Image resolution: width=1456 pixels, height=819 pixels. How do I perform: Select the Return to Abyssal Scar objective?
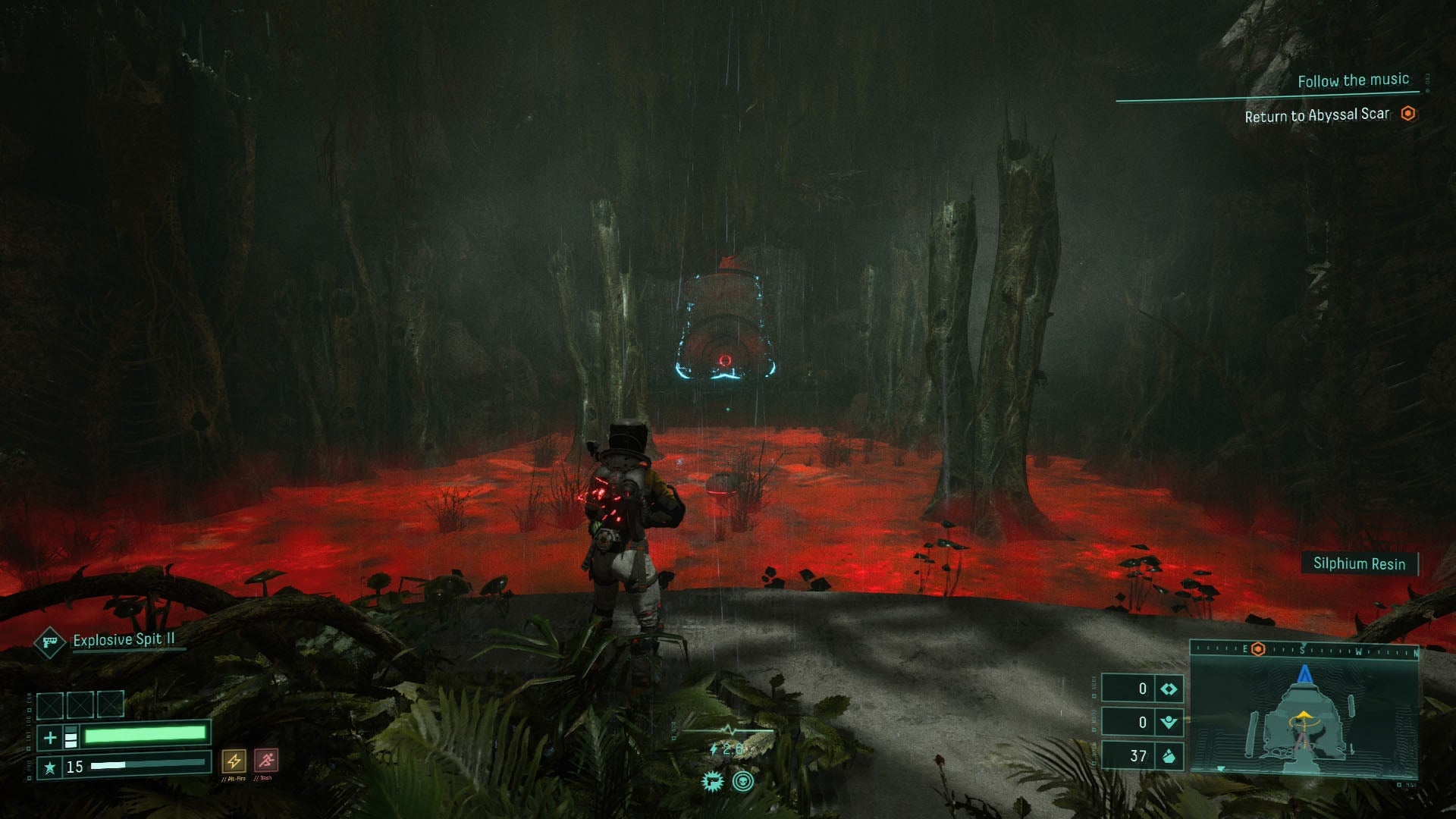1317,116
